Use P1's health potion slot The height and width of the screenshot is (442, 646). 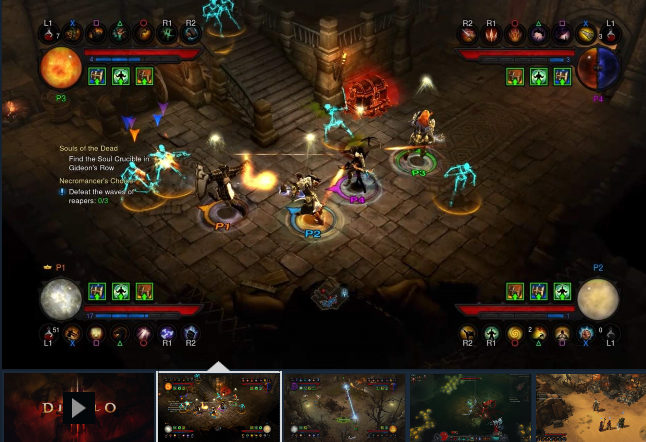tap(48, 333)
